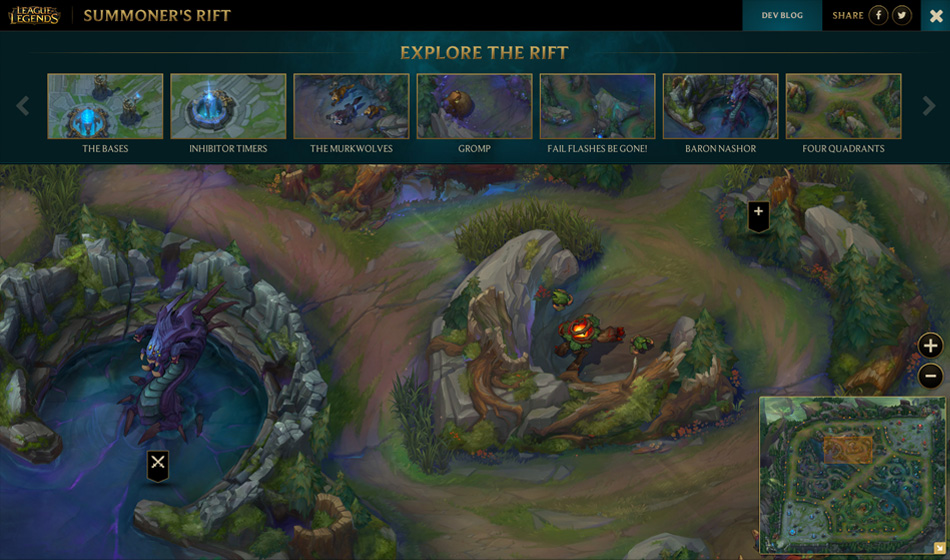Zoom in on the map

930,346
